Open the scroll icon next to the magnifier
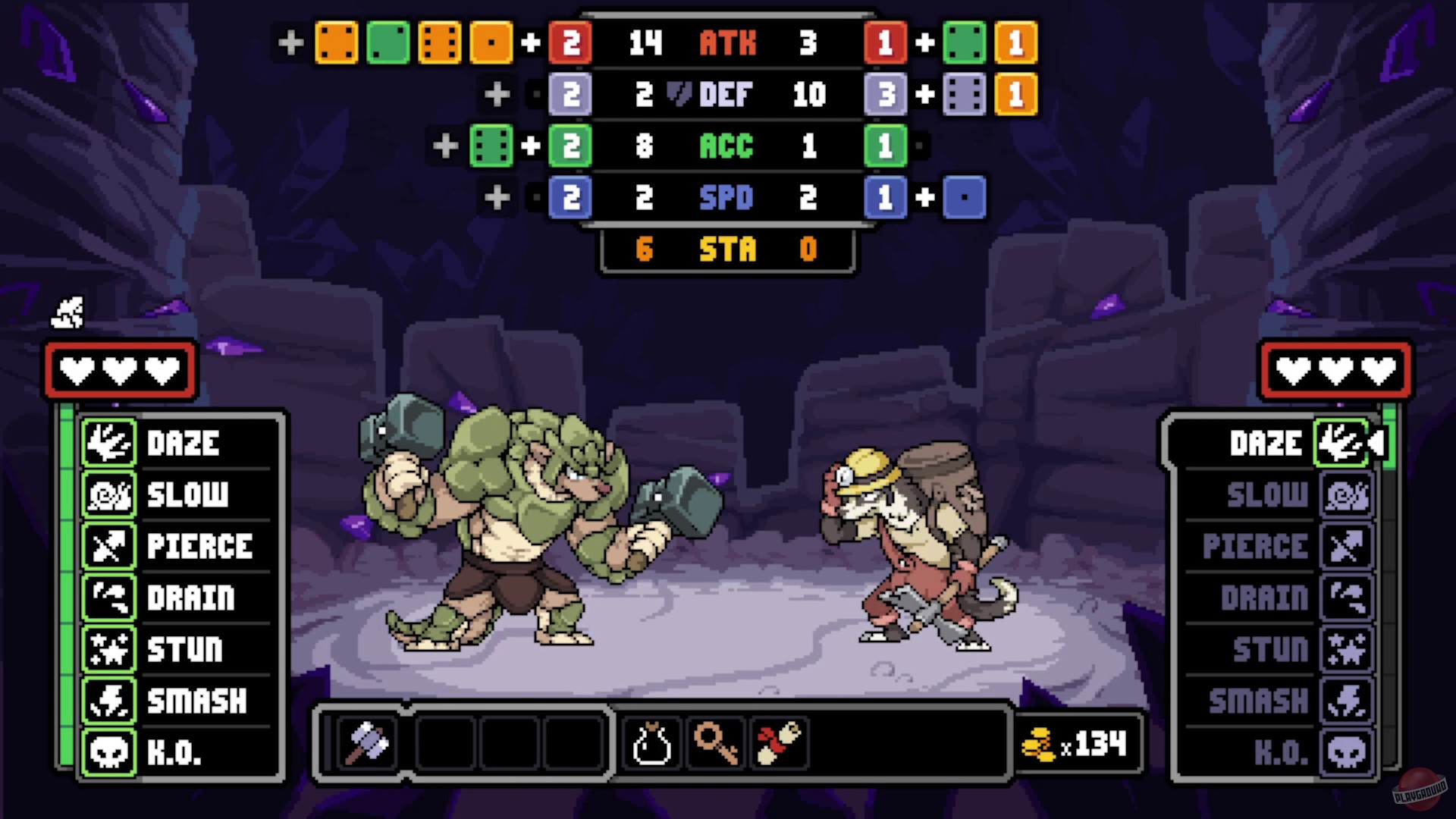The width and height of the screenshot is (1456, 819). click(x=780, y=743)
